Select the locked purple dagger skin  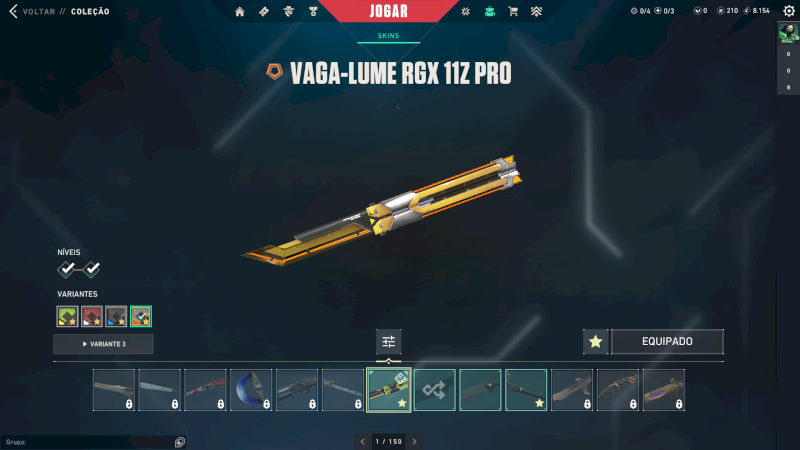coord(663,390)
